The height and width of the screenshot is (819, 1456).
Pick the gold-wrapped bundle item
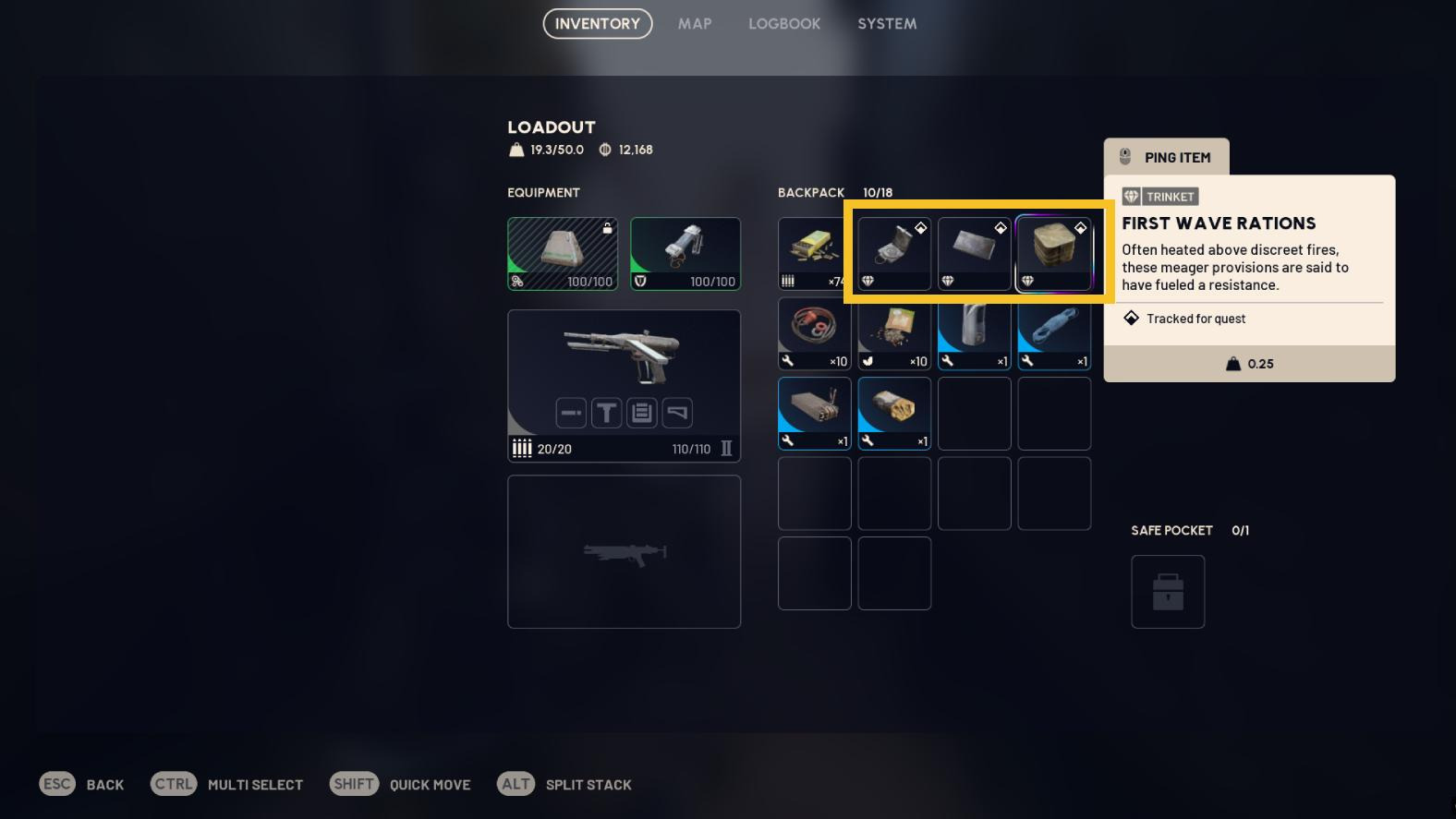[894, 414]
